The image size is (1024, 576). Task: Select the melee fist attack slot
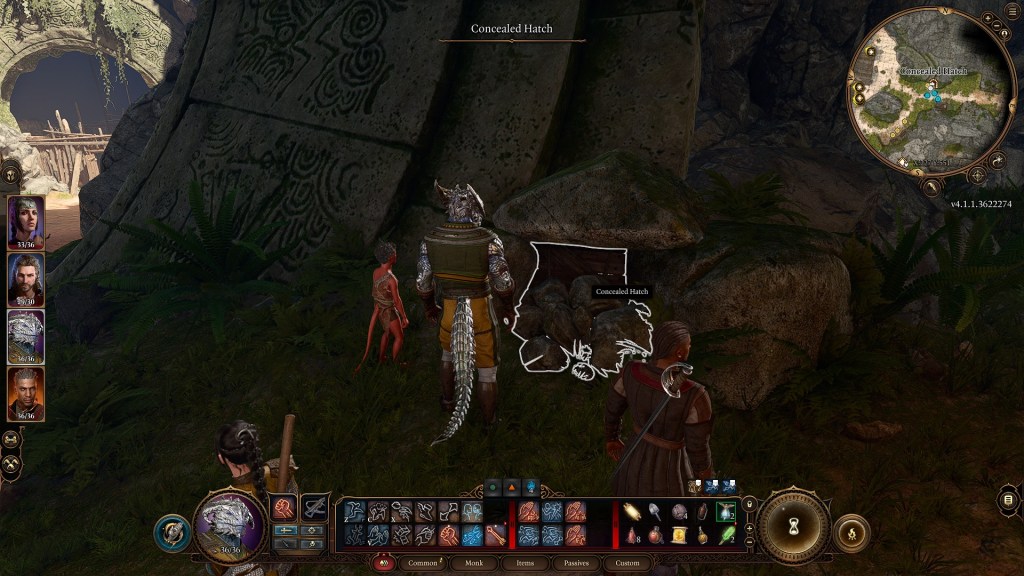coord(285,508)
